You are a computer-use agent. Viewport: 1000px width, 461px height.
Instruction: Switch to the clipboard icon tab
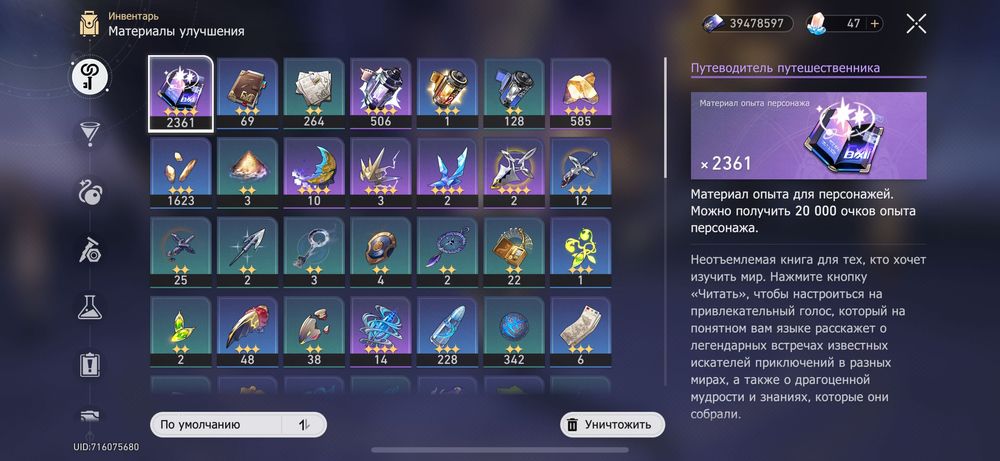tap(89, 364)
